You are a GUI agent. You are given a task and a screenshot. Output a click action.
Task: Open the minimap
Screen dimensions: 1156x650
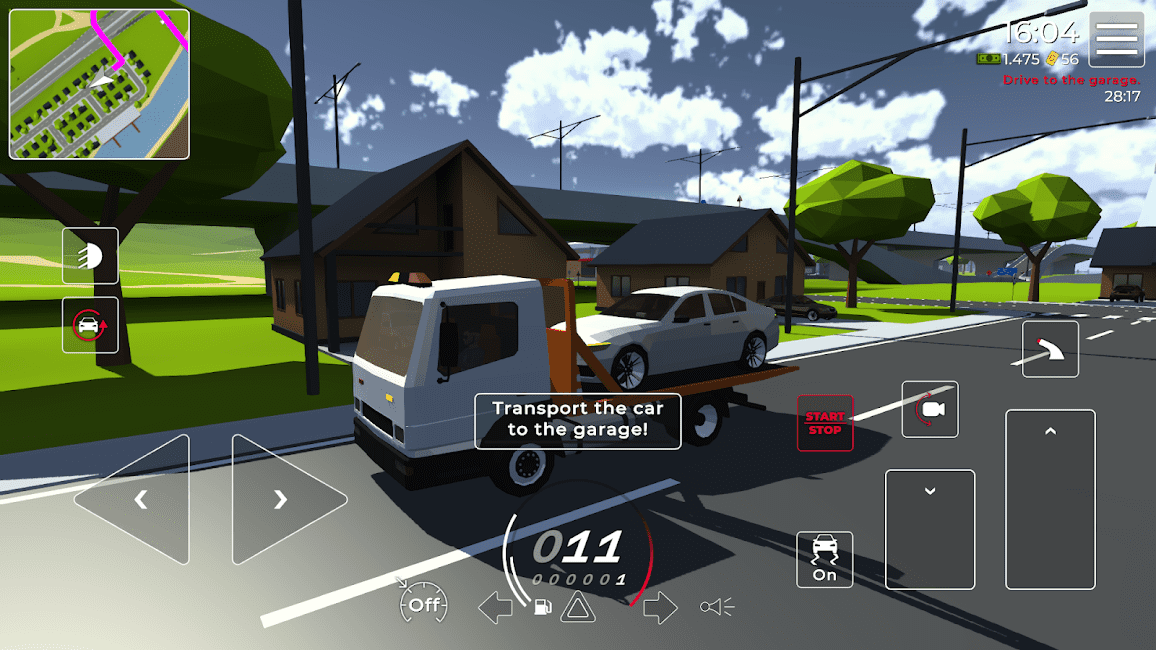point(99,84)
